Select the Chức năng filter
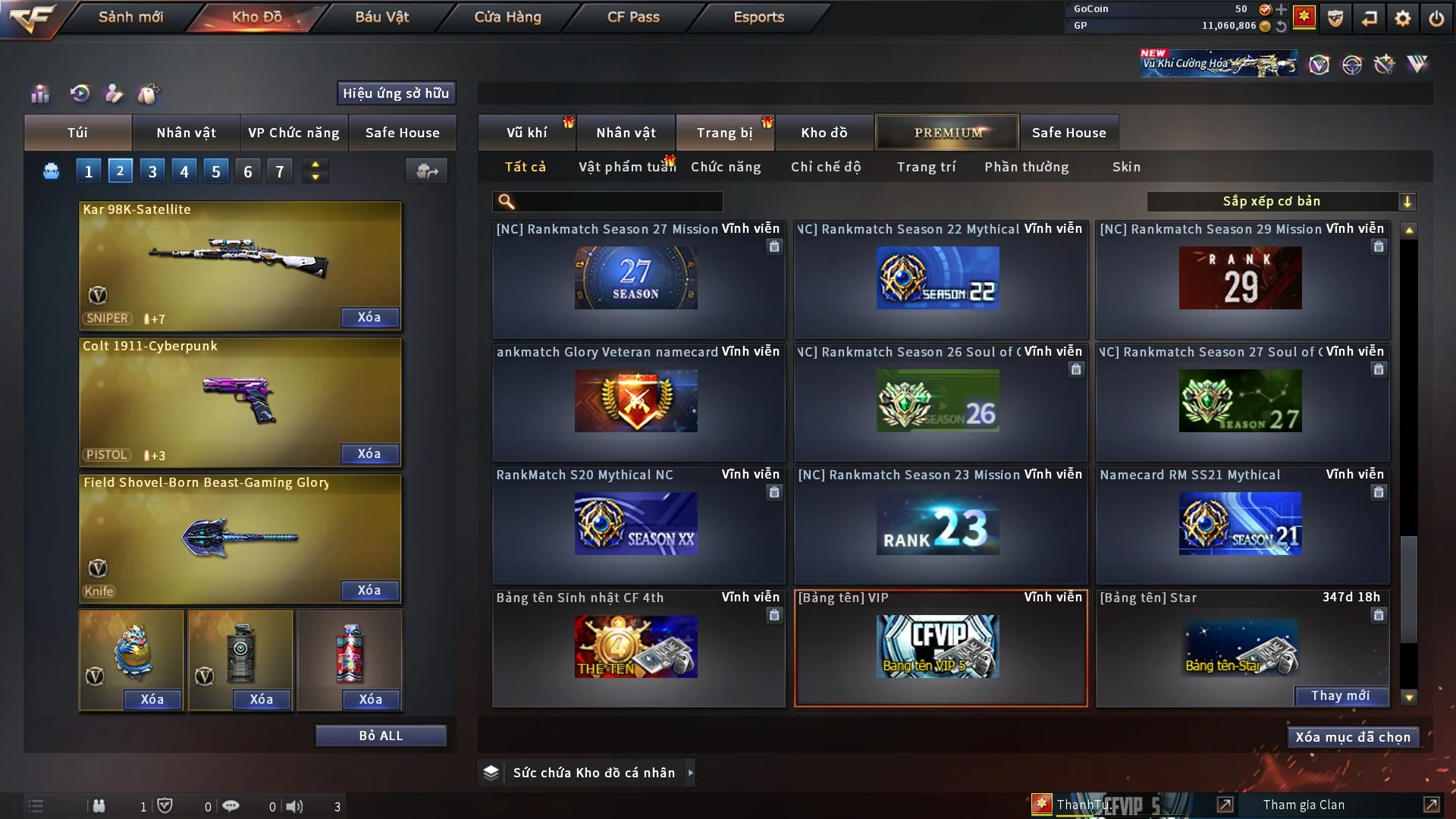This screenshot has height=819, width=1456. coord(725,167)
